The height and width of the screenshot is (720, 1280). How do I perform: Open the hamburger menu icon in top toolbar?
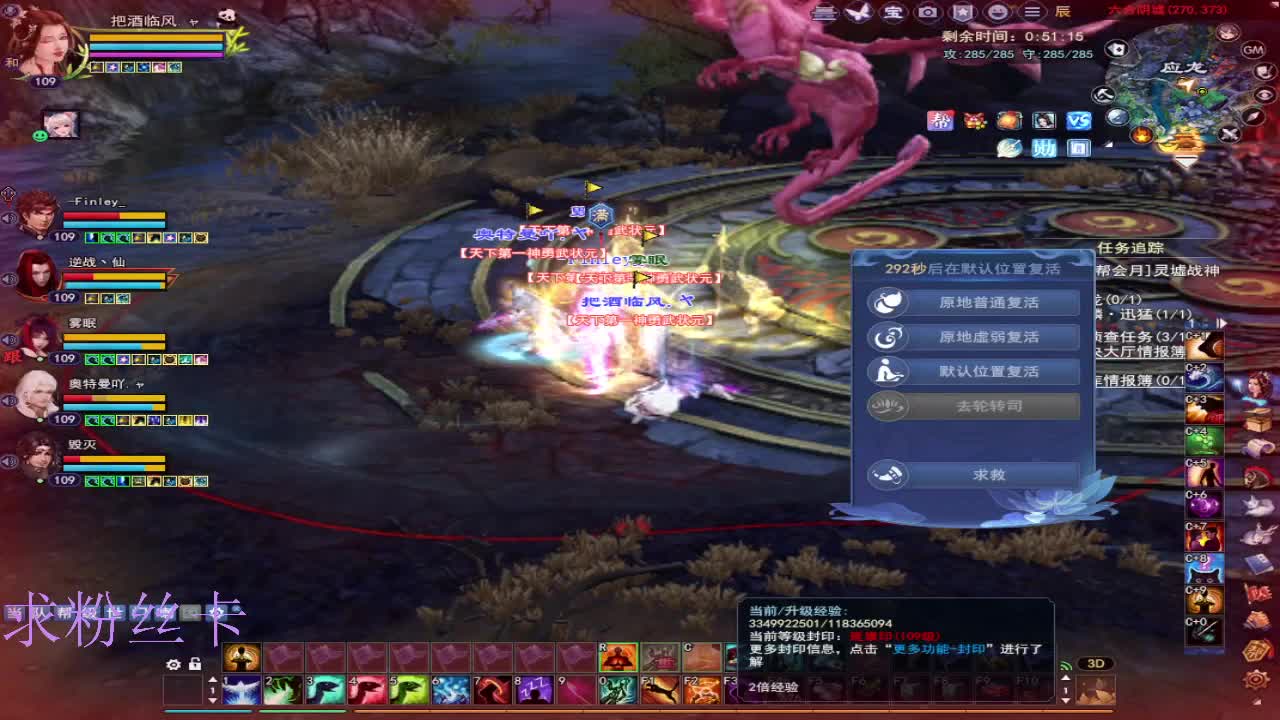point(1032,12)
